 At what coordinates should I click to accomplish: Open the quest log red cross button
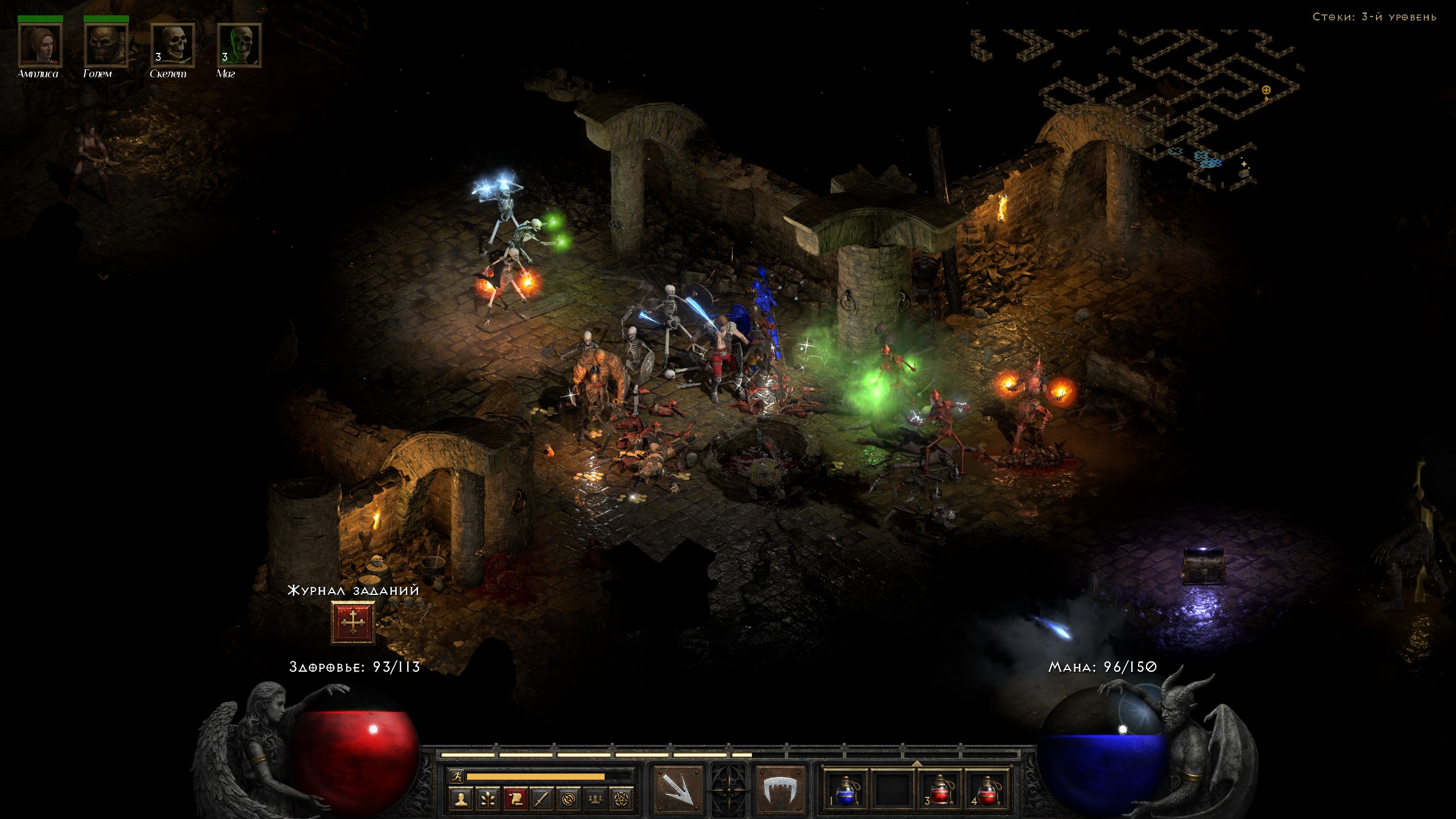click(353, 623)
